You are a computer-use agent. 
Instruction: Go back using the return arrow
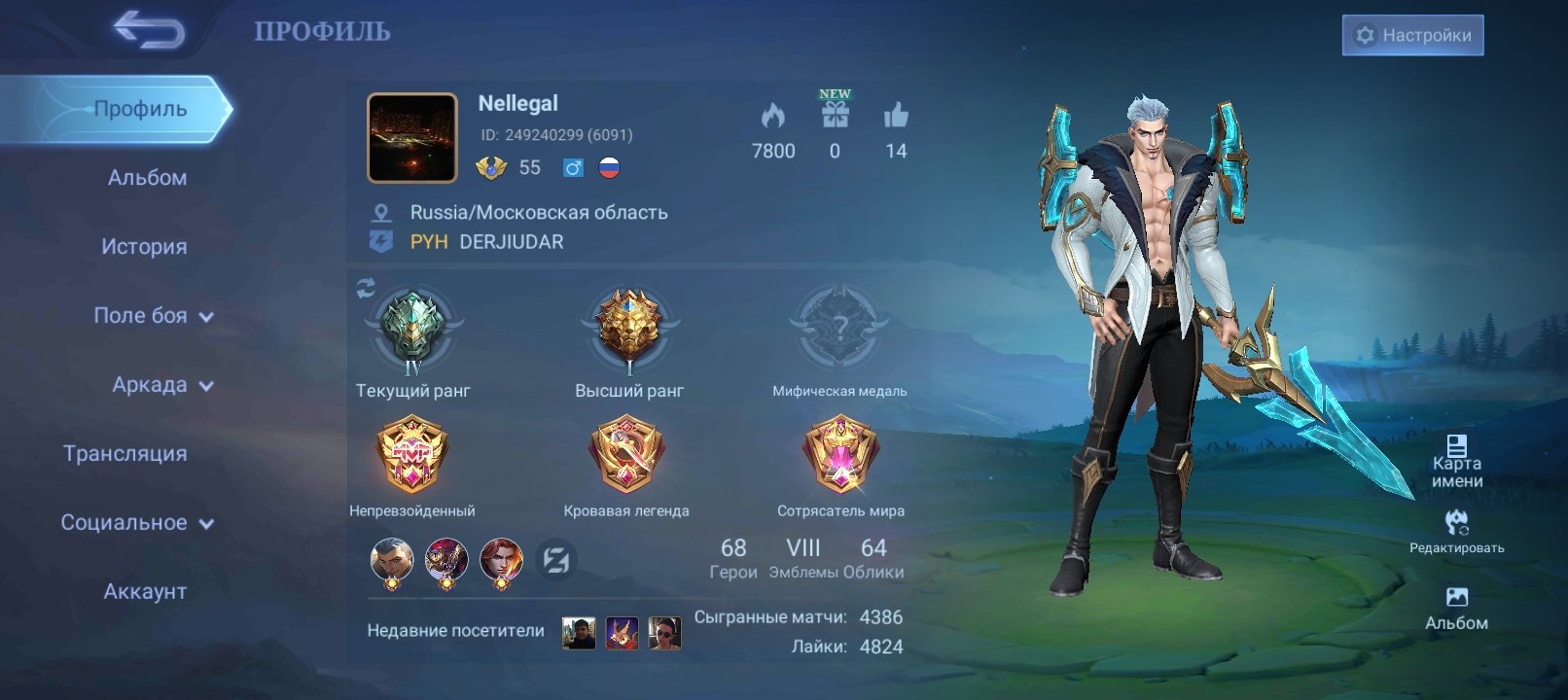(x=149, y=30)
